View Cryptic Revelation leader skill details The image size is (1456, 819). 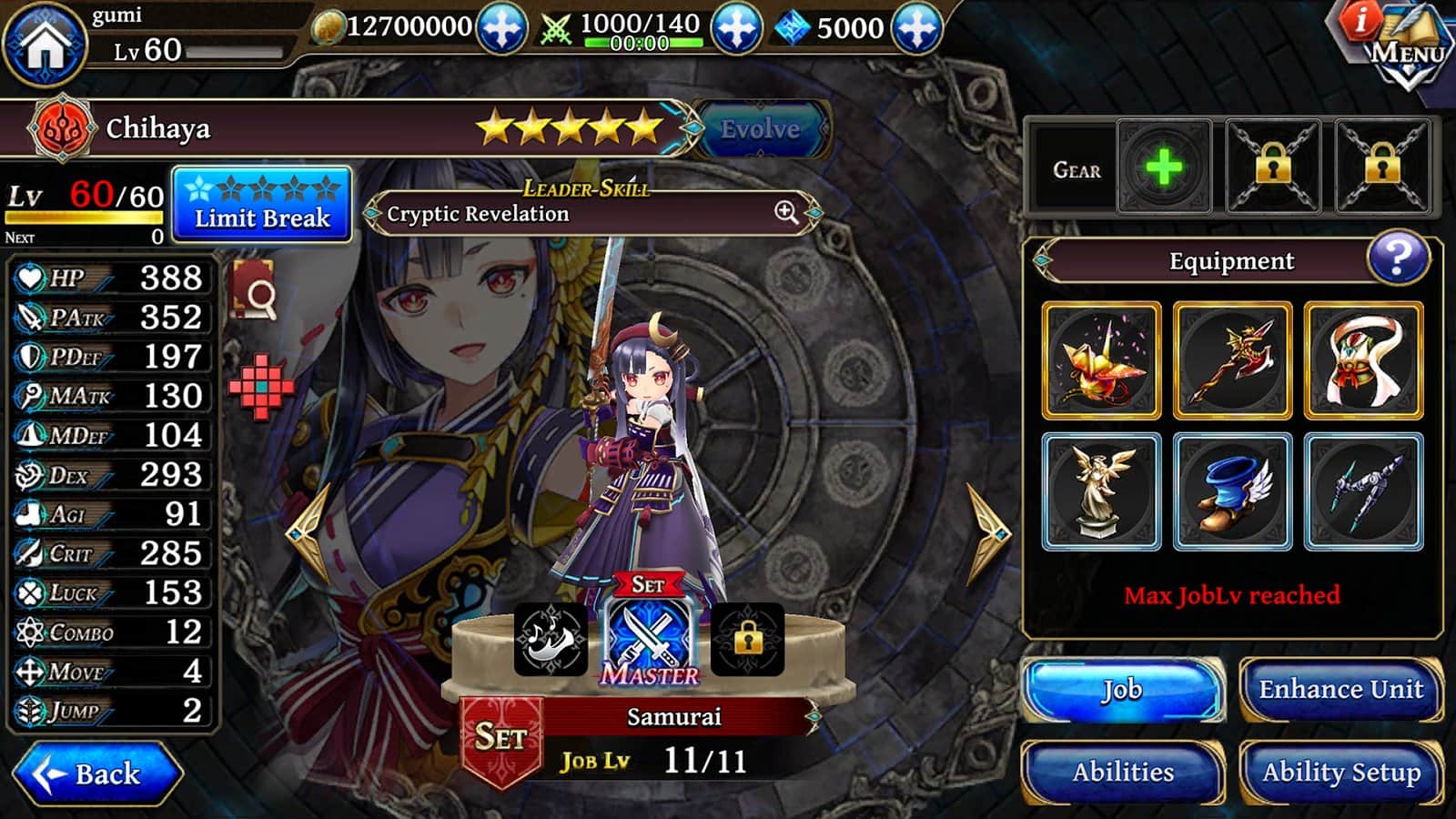pos(786,213)
